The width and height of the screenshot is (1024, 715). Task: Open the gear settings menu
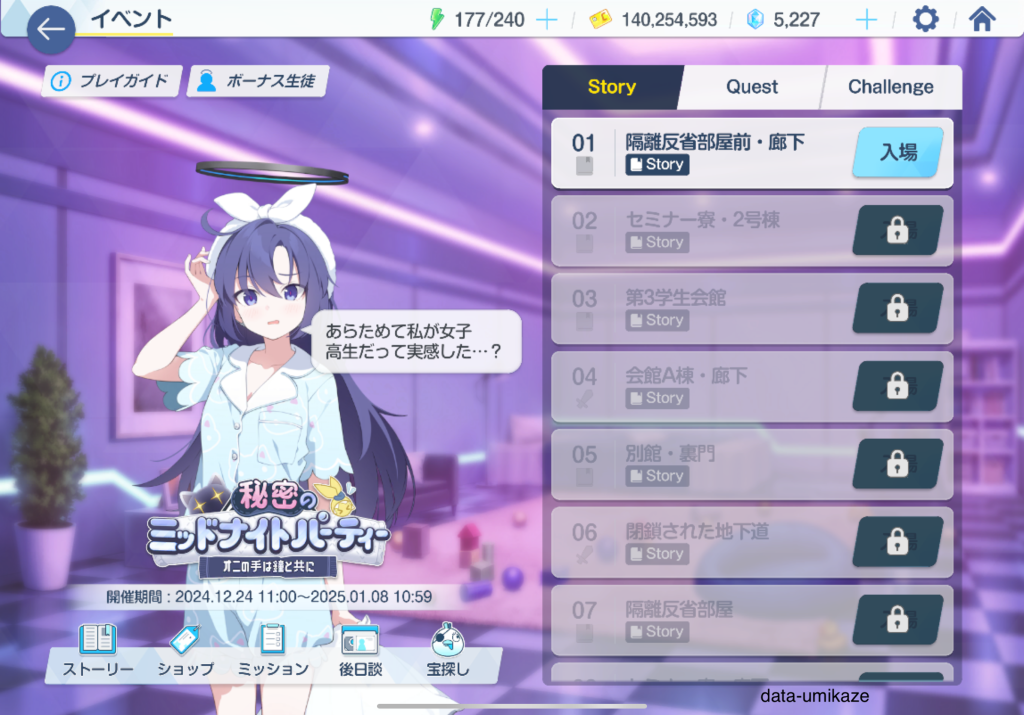click(x=926, y=20)
